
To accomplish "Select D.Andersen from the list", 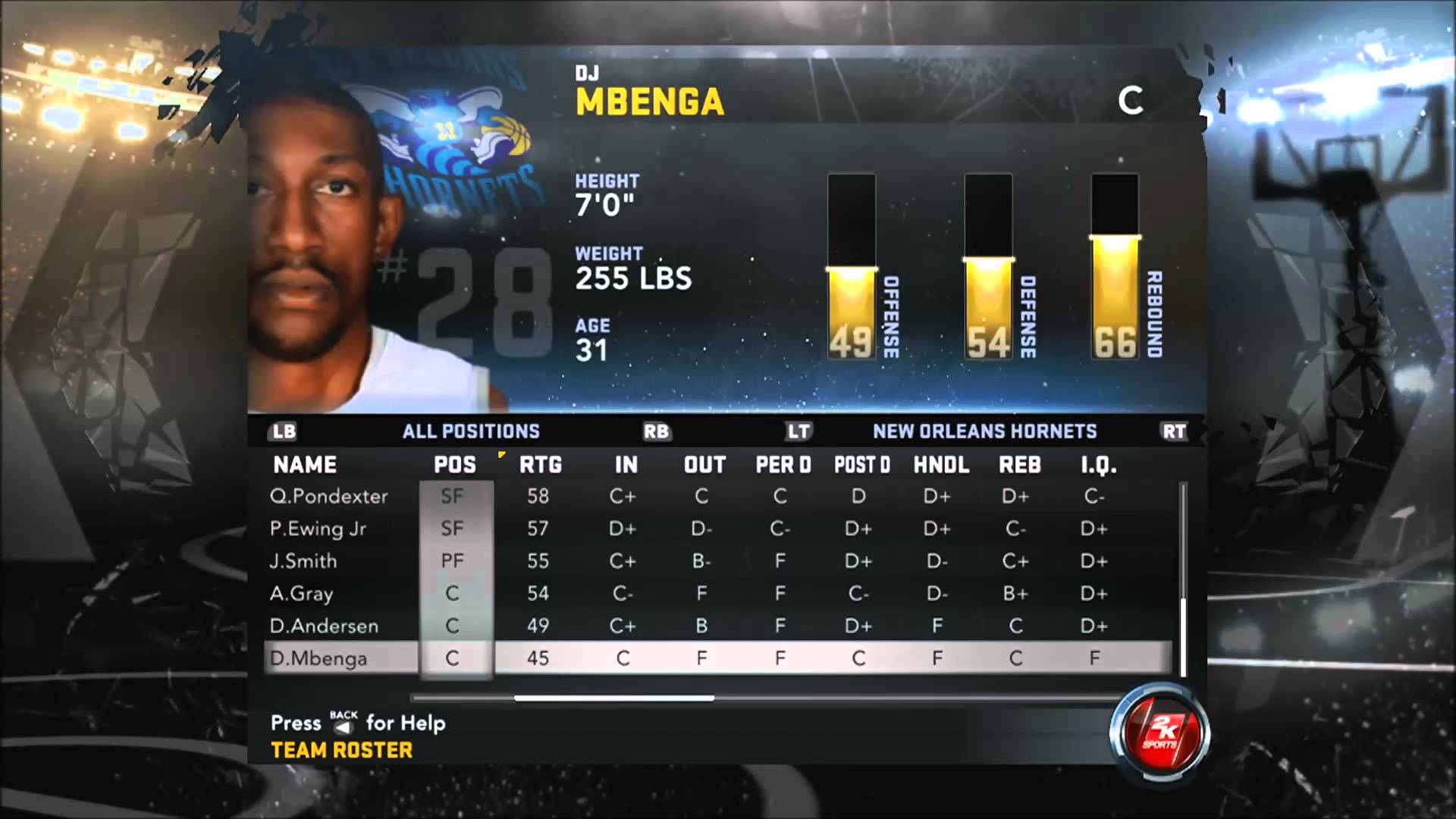I will [x=324, y=626].
